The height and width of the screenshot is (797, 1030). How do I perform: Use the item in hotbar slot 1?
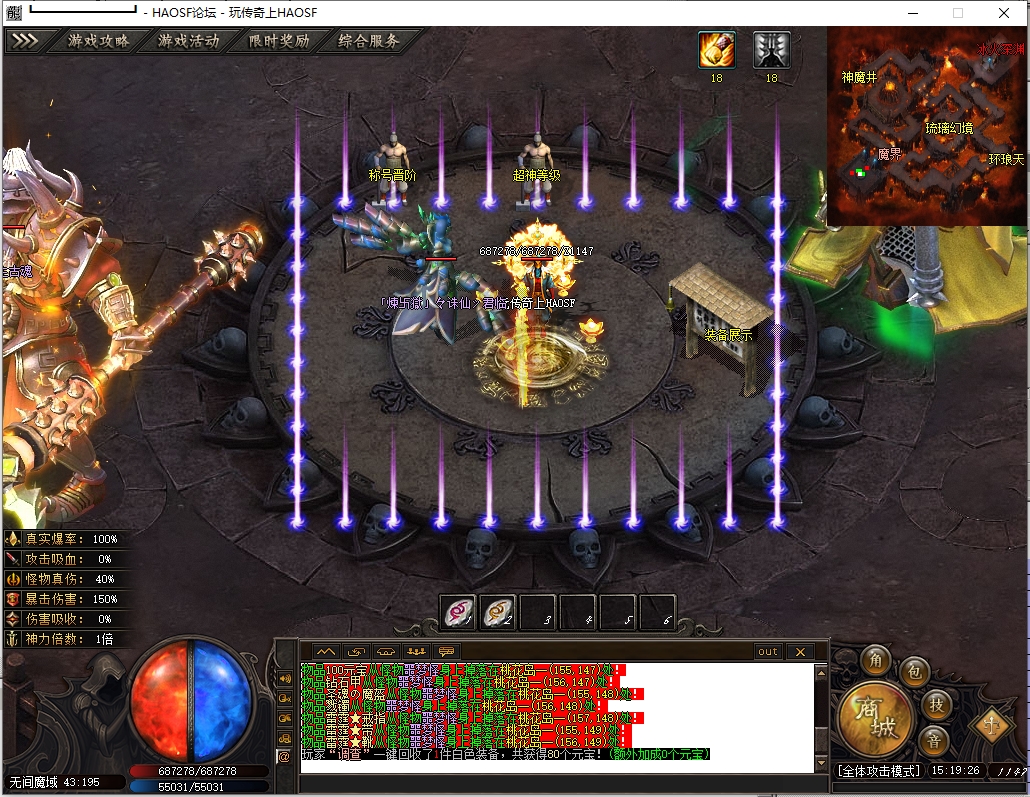[x=459, y=612]
